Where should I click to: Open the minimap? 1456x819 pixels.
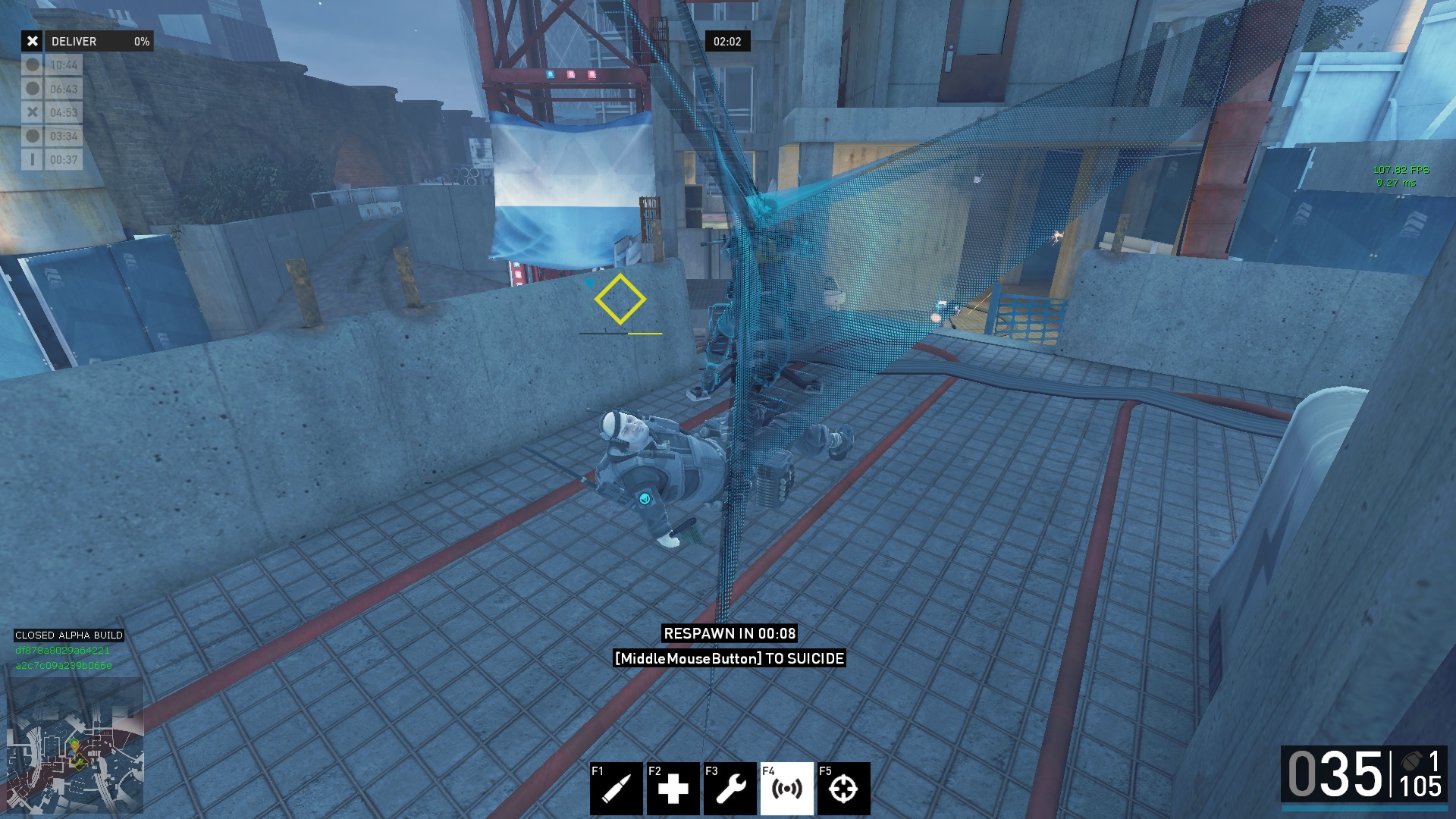point(75,746)
